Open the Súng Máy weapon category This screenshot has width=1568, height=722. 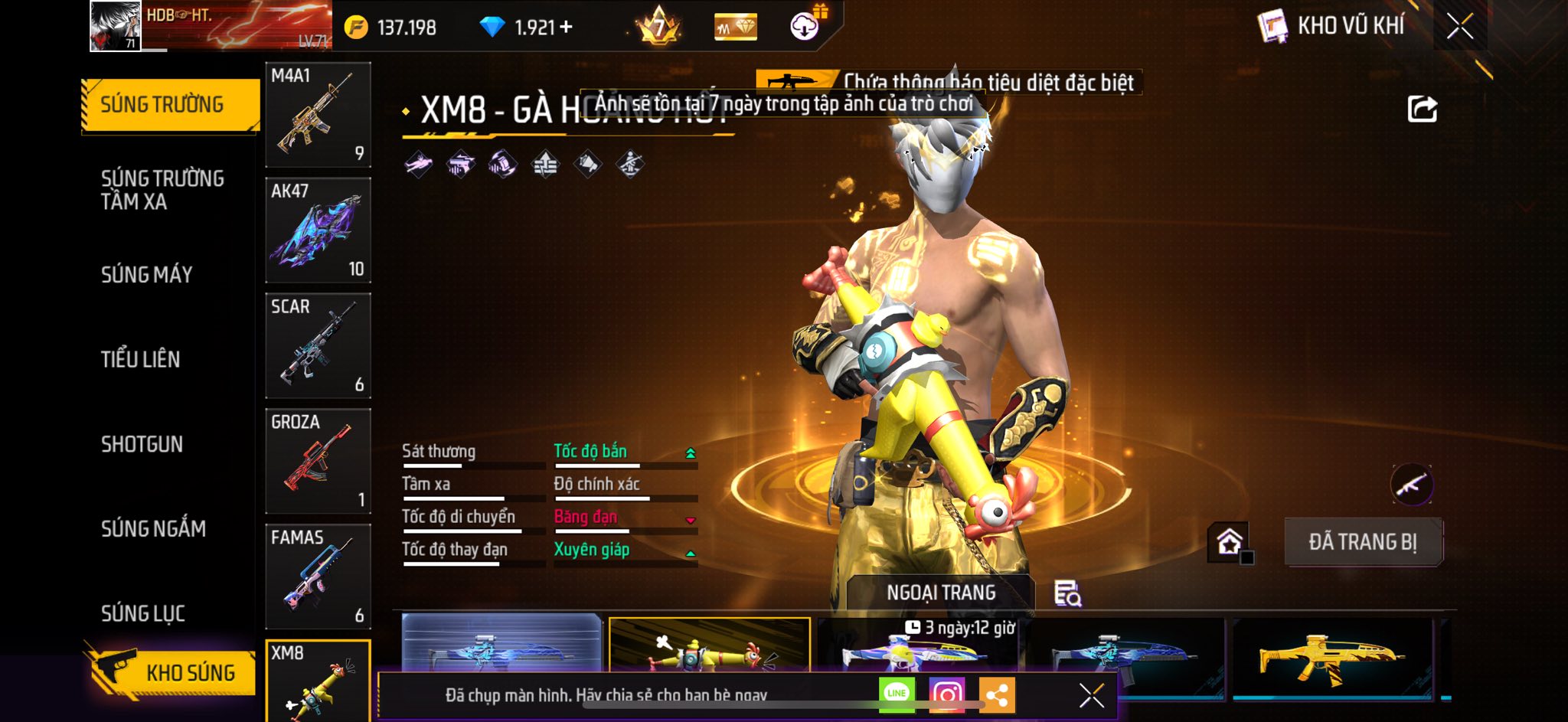coord(147,275)
